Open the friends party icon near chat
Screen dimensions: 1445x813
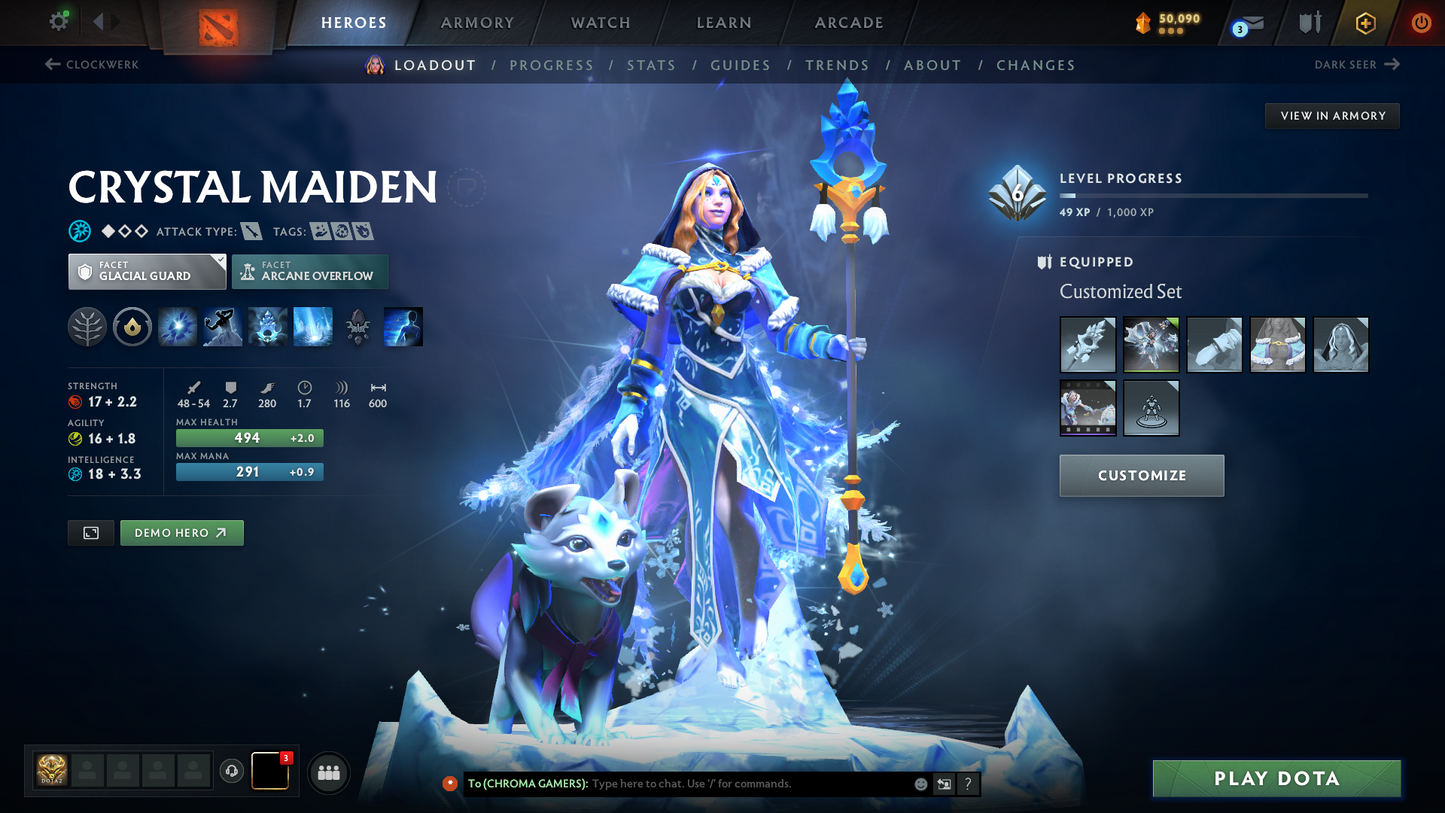pyautogui.click(x=328, y=771)
